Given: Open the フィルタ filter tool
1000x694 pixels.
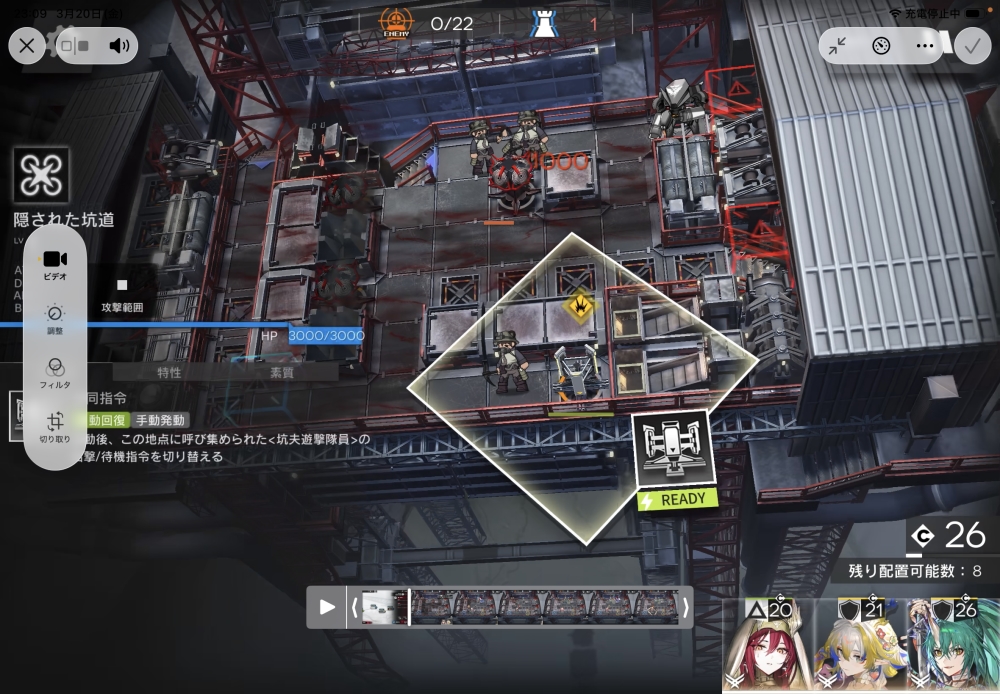Looking at the screenshot, I should [55, 373].
